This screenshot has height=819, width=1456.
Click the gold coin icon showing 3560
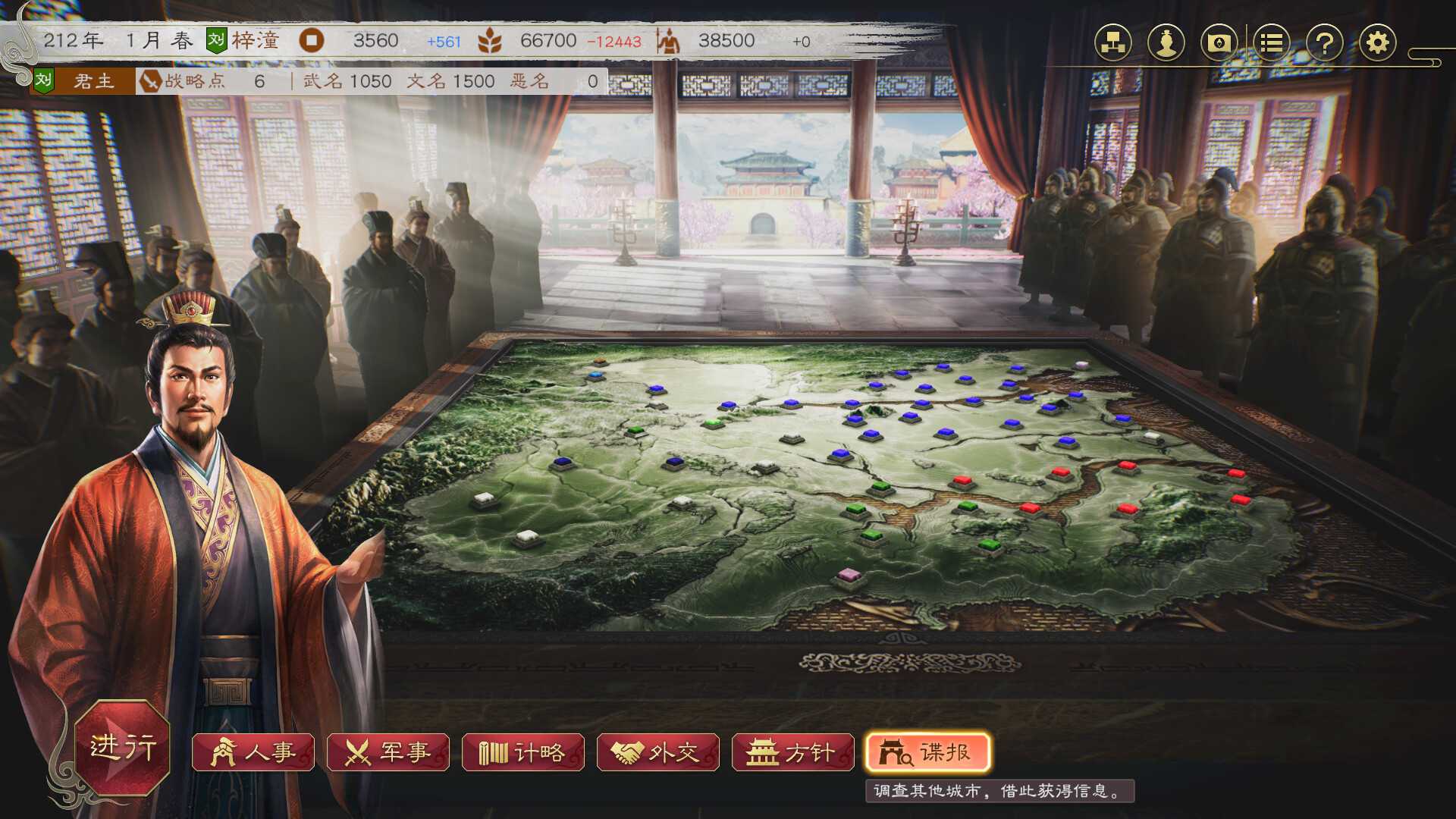[x=312, y=42]
